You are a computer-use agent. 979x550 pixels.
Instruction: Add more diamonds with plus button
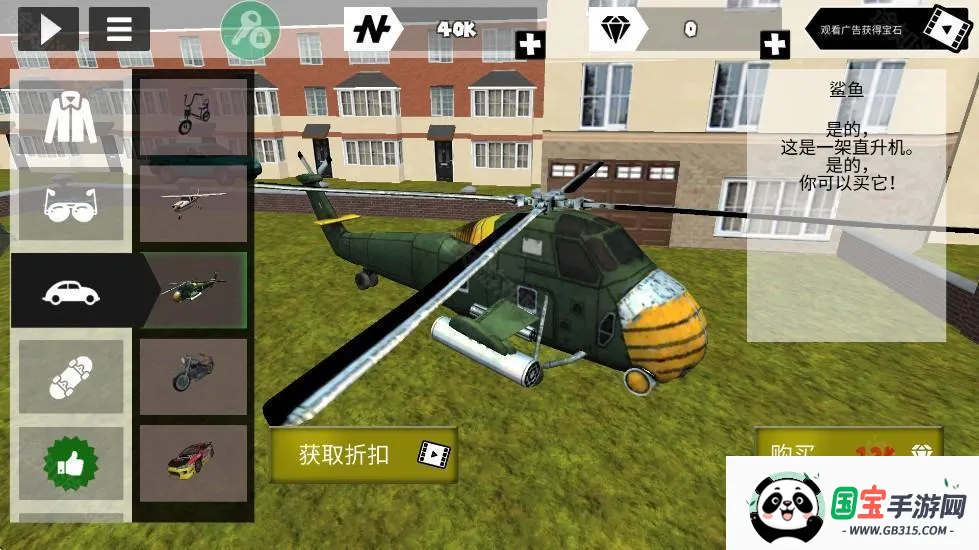pos(774,45)
